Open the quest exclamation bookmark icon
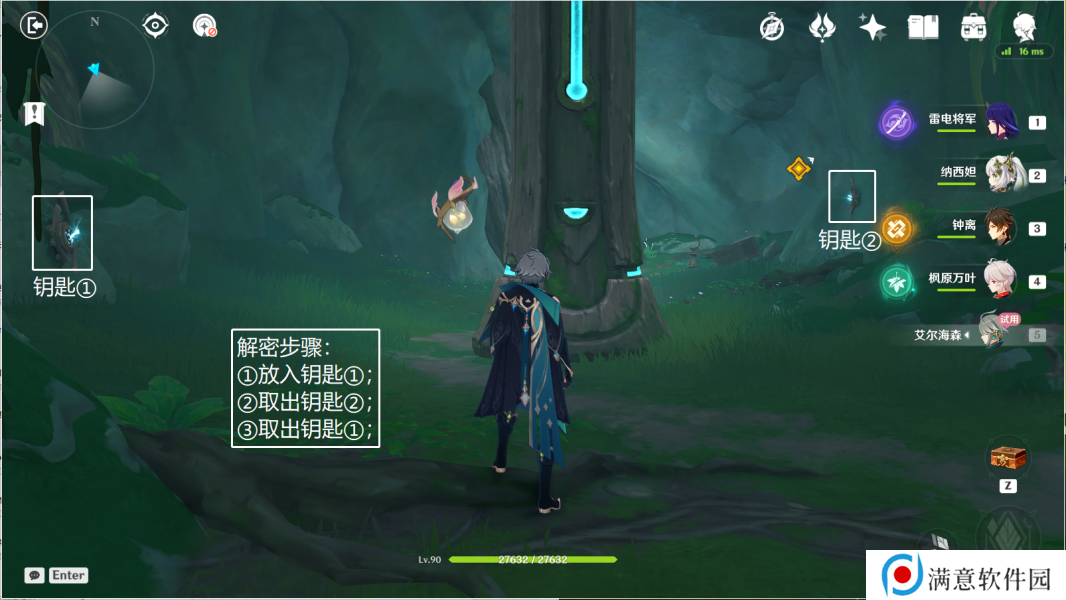This screenshot has height=600, width=1066. pos(35,113)
